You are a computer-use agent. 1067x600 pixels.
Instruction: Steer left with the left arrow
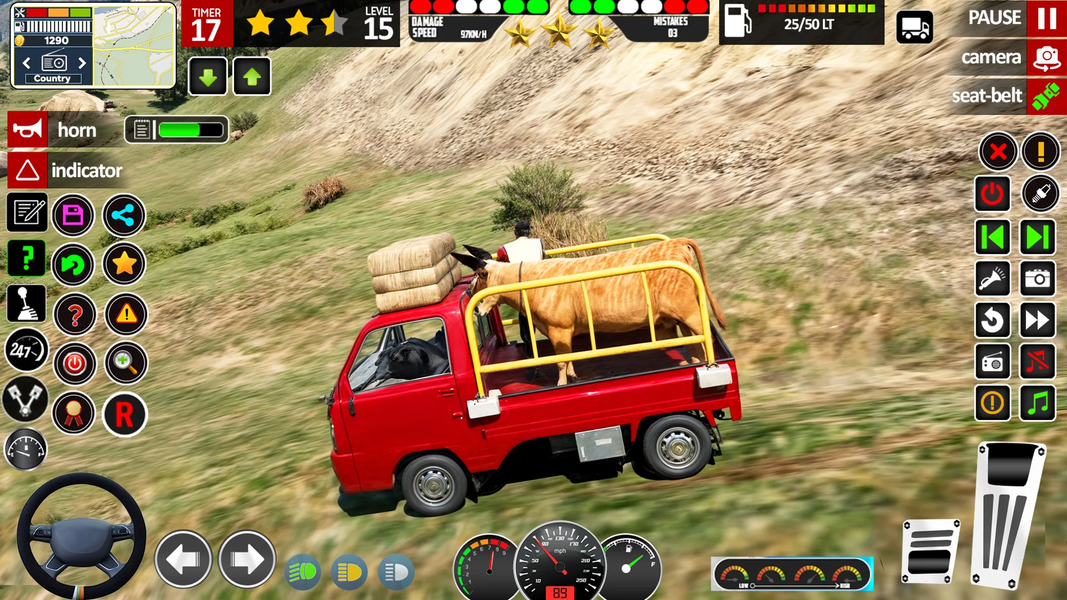tap(183, 559)
